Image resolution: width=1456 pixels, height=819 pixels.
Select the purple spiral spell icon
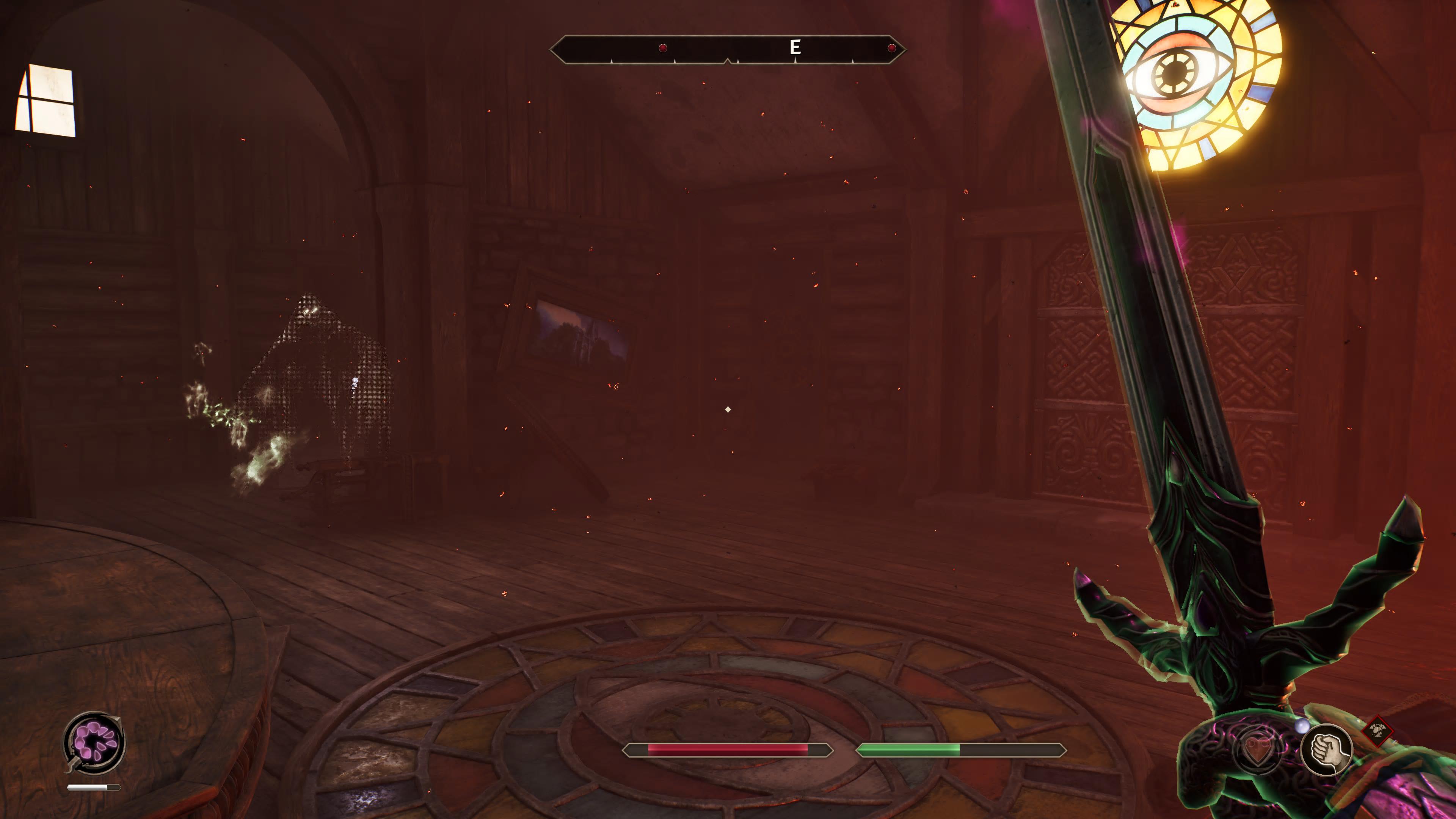[x=94, y=742]
